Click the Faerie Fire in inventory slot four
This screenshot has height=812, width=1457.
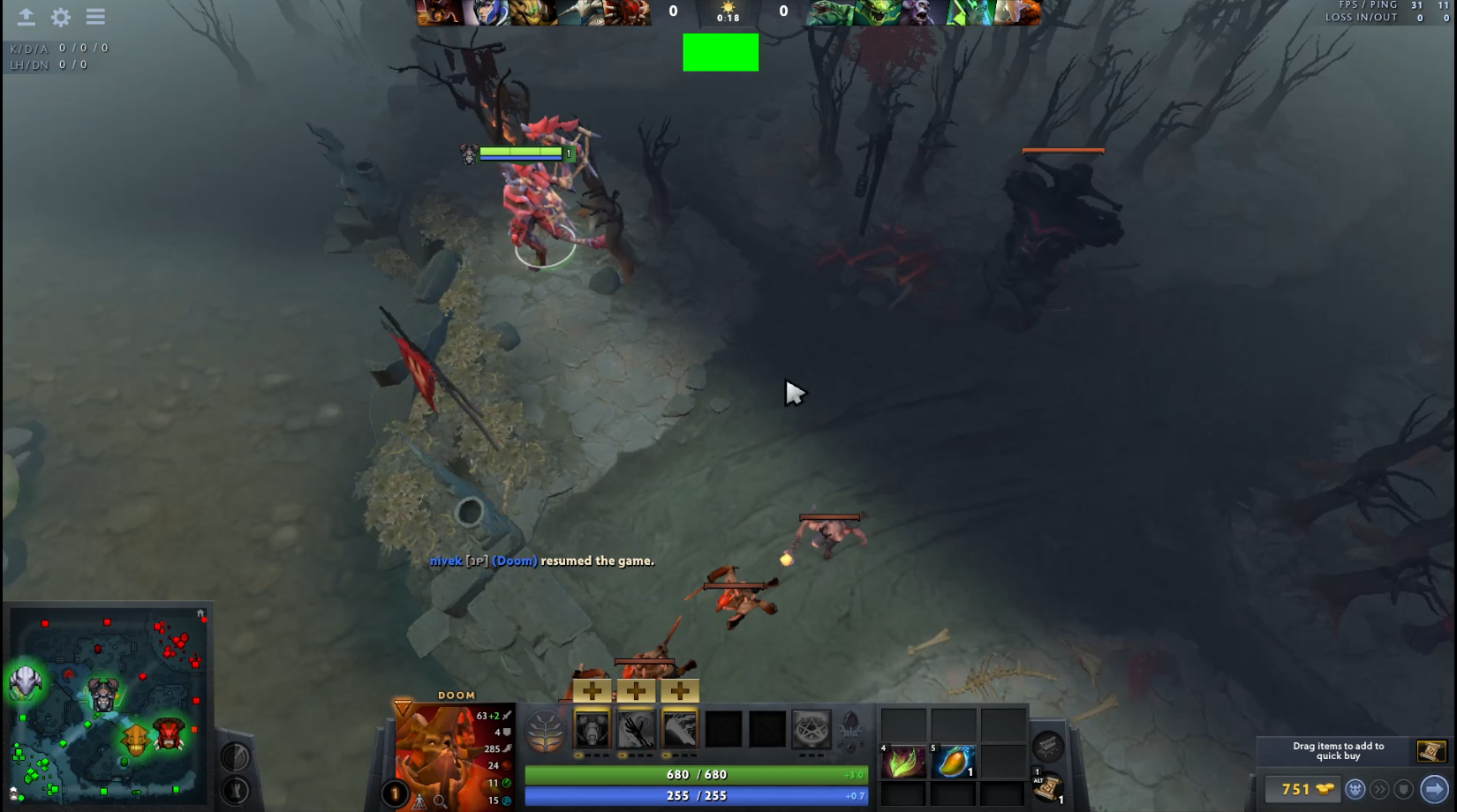[902, 763]
